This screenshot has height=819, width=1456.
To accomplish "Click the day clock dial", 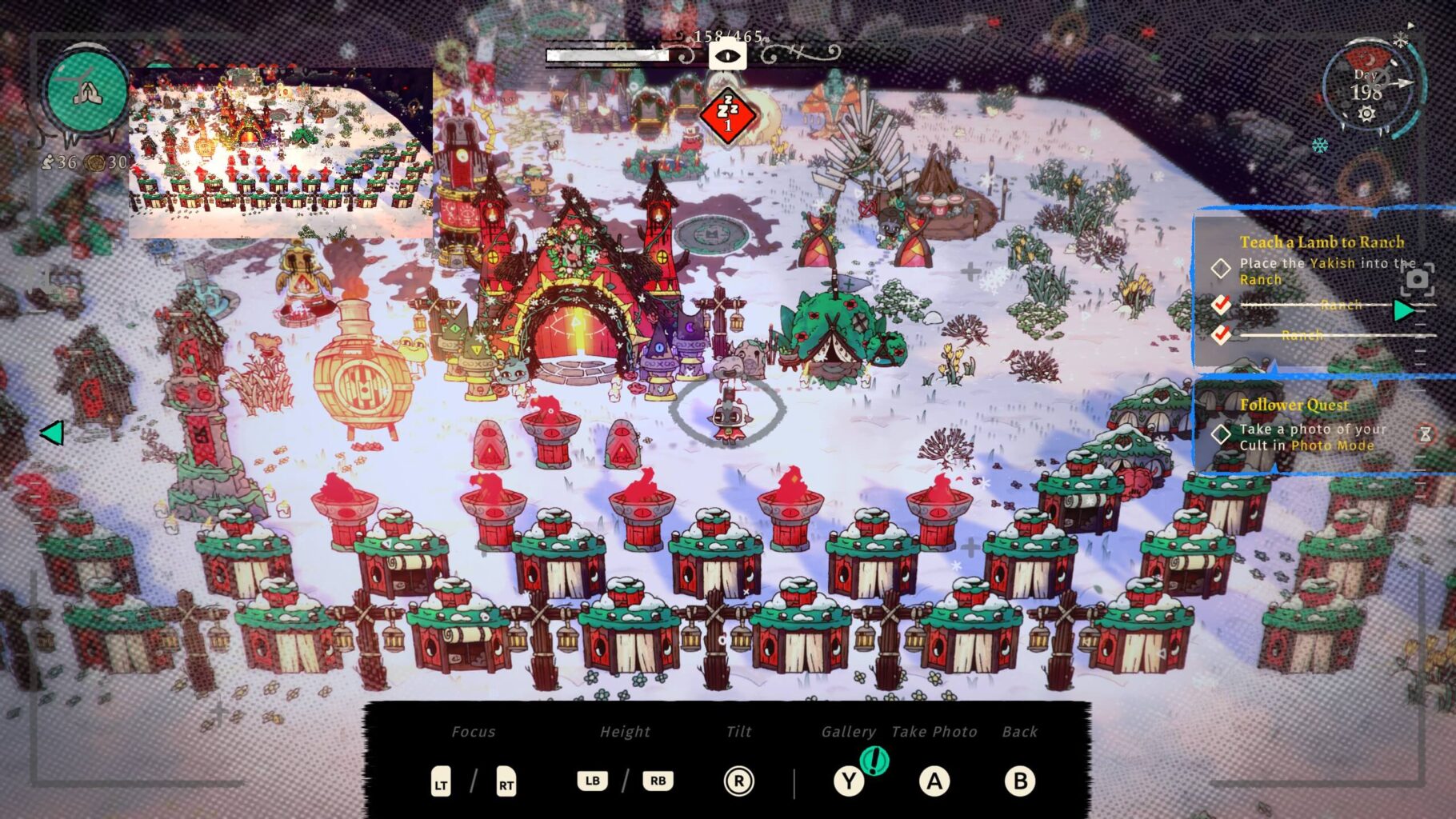I will (x=1367, y=90).
